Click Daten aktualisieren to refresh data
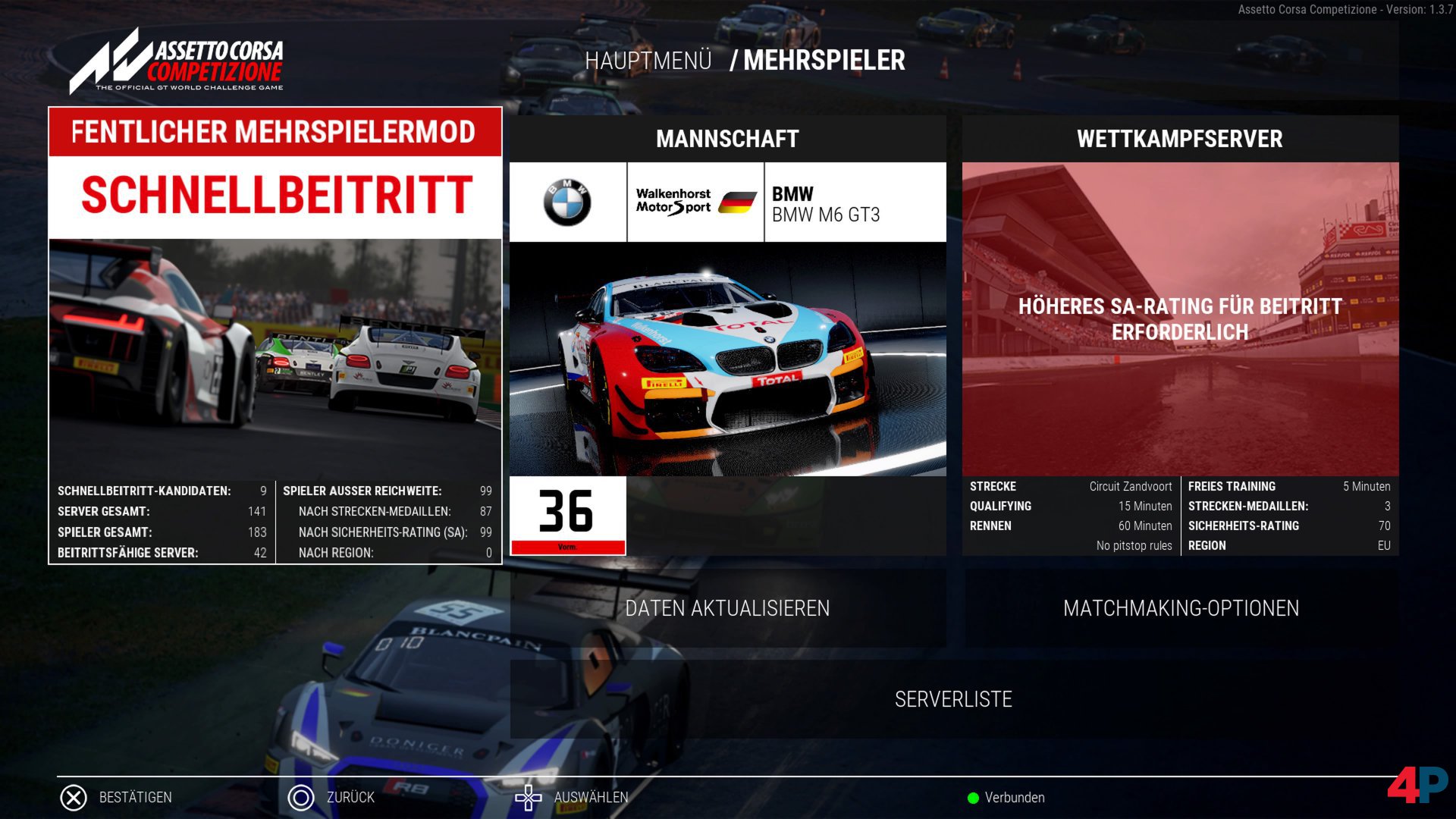The width and height of the screenshot is (1456, 819). click(727, 608)
